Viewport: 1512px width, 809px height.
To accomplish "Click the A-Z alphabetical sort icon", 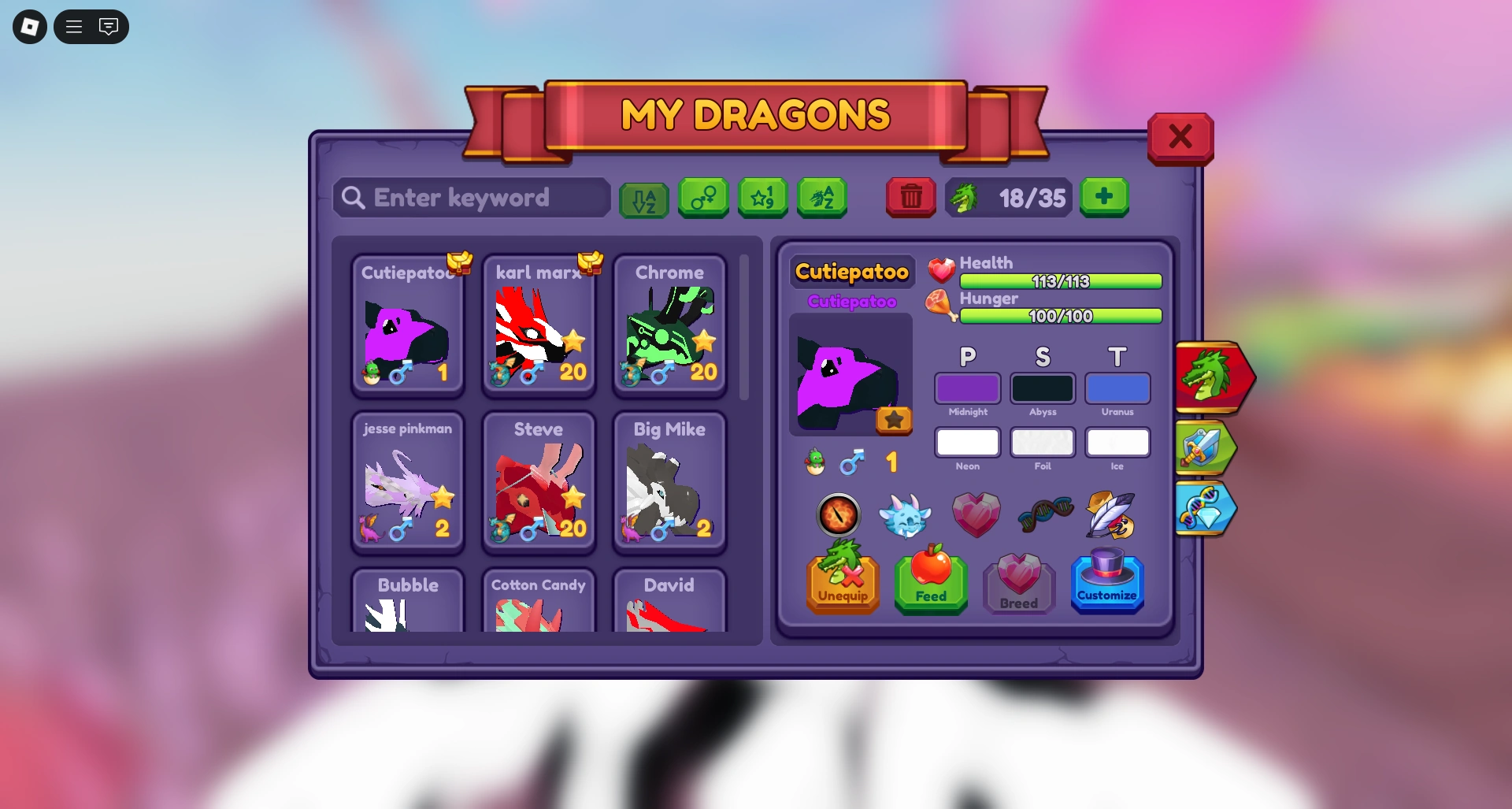I will (x=643, y=199).
